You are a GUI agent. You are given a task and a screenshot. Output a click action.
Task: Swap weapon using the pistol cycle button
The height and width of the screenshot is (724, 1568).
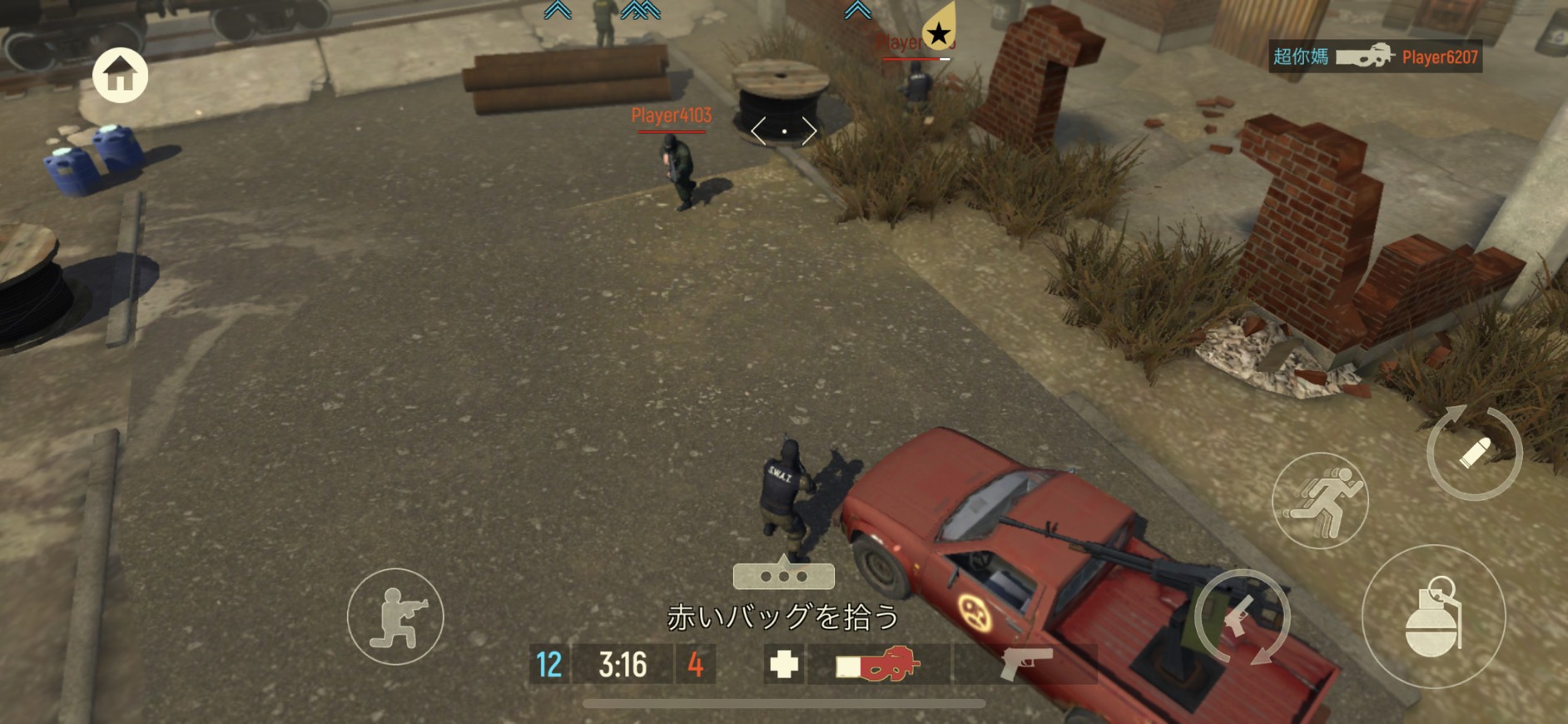pos(1242,617)
